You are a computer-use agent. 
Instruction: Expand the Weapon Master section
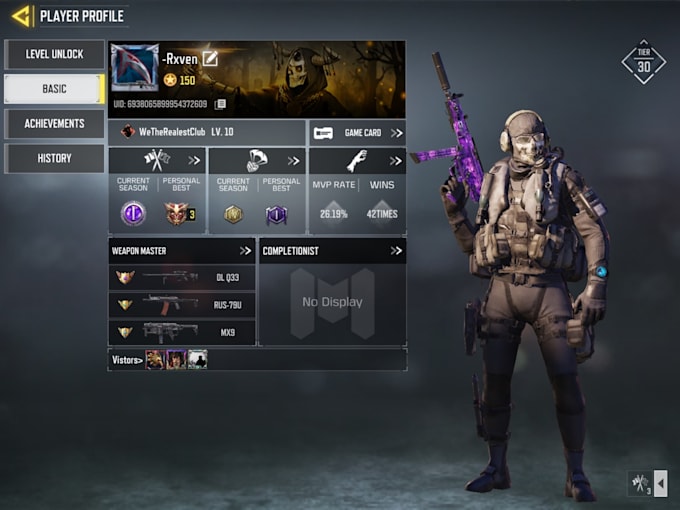(245, 250)
